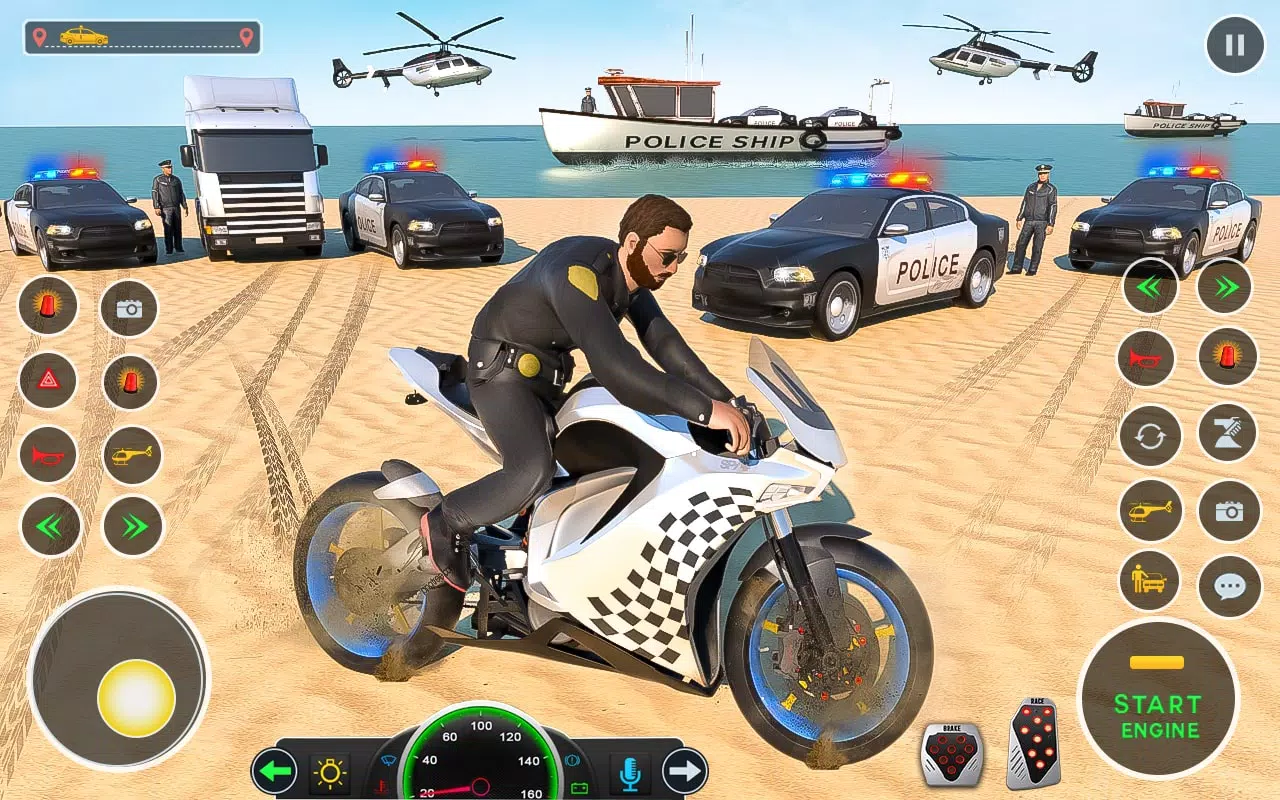
Task: Tap the black camera icon on the right
Action: coord(1231,511)
